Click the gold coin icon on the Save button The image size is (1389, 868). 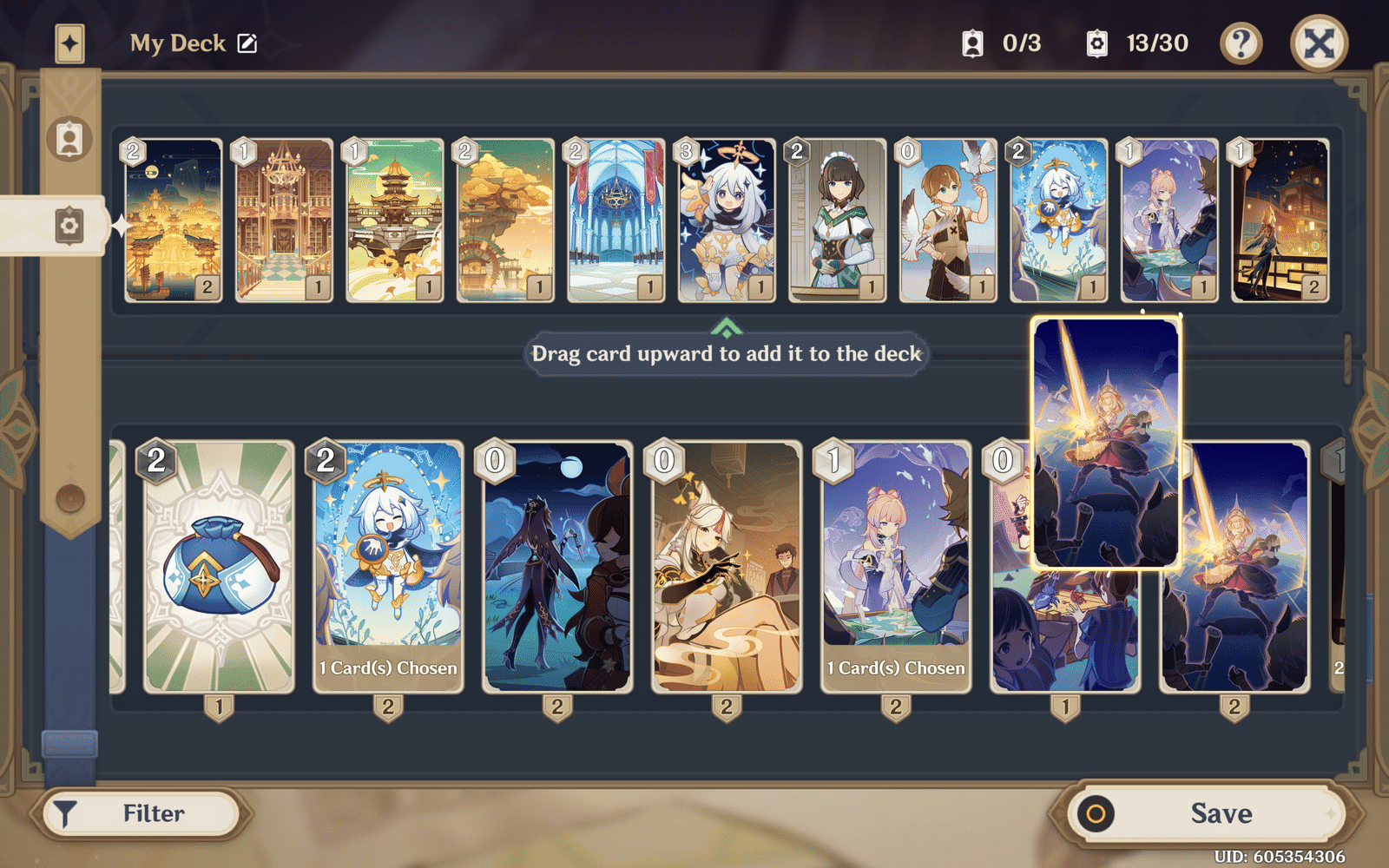[x=1096, y=812]
